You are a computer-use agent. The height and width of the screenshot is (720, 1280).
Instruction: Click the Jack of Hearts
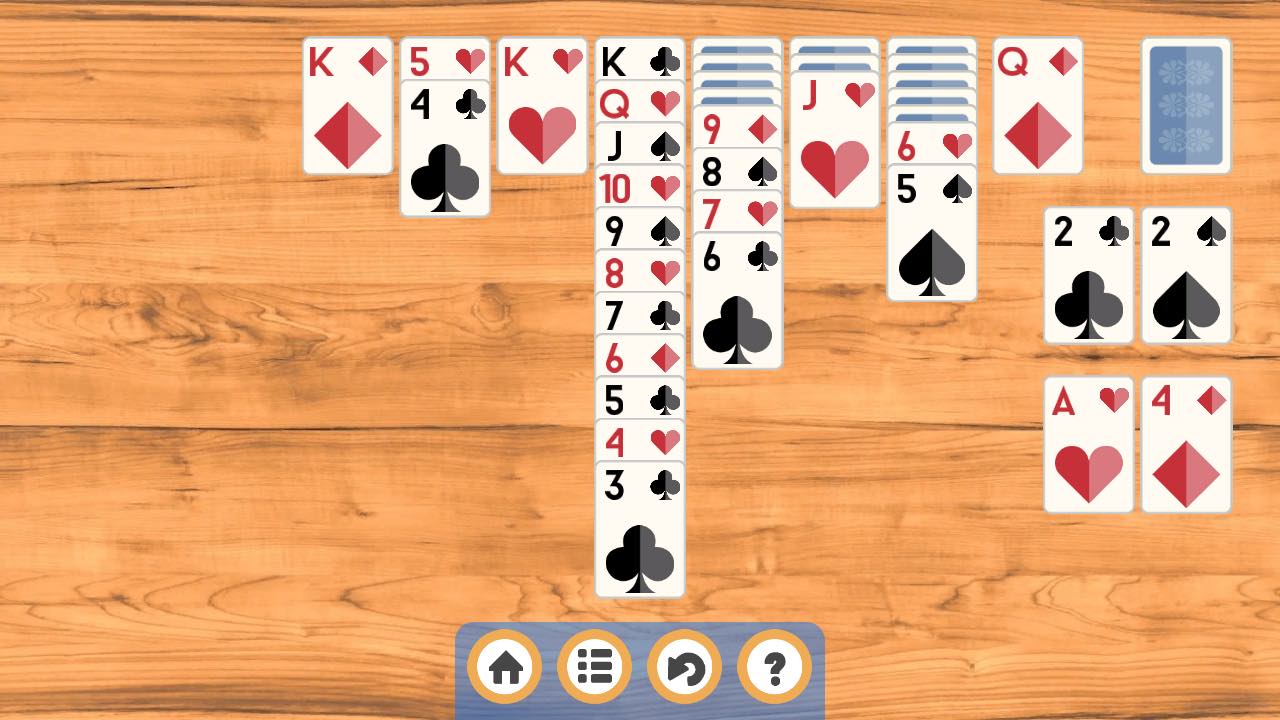[835, 150]
